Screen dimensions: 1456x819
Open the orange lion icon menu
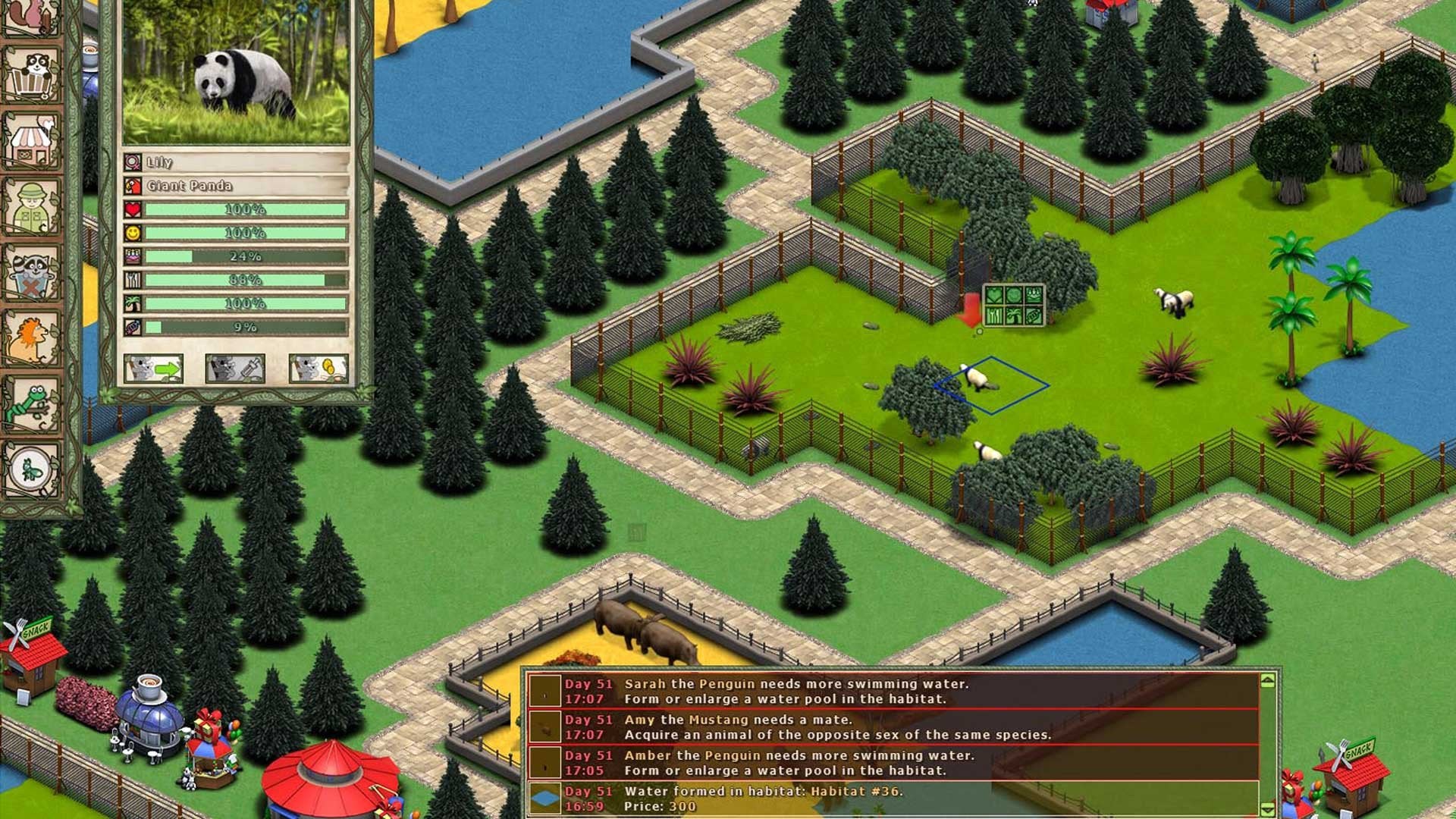(x=32, y=338)
